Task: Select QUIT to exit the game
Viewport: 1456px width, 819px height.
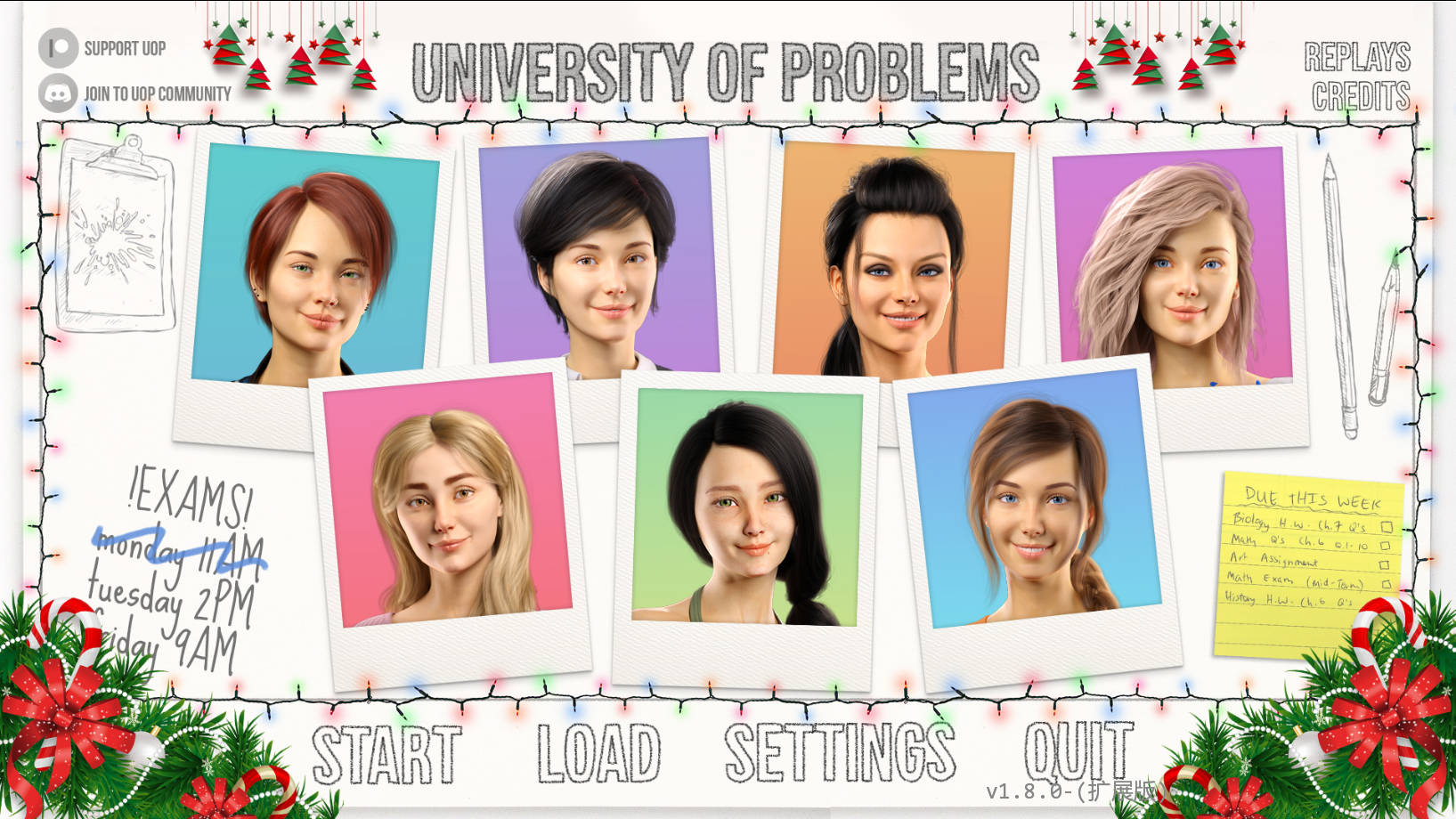Action: [x=1078, y=752]
